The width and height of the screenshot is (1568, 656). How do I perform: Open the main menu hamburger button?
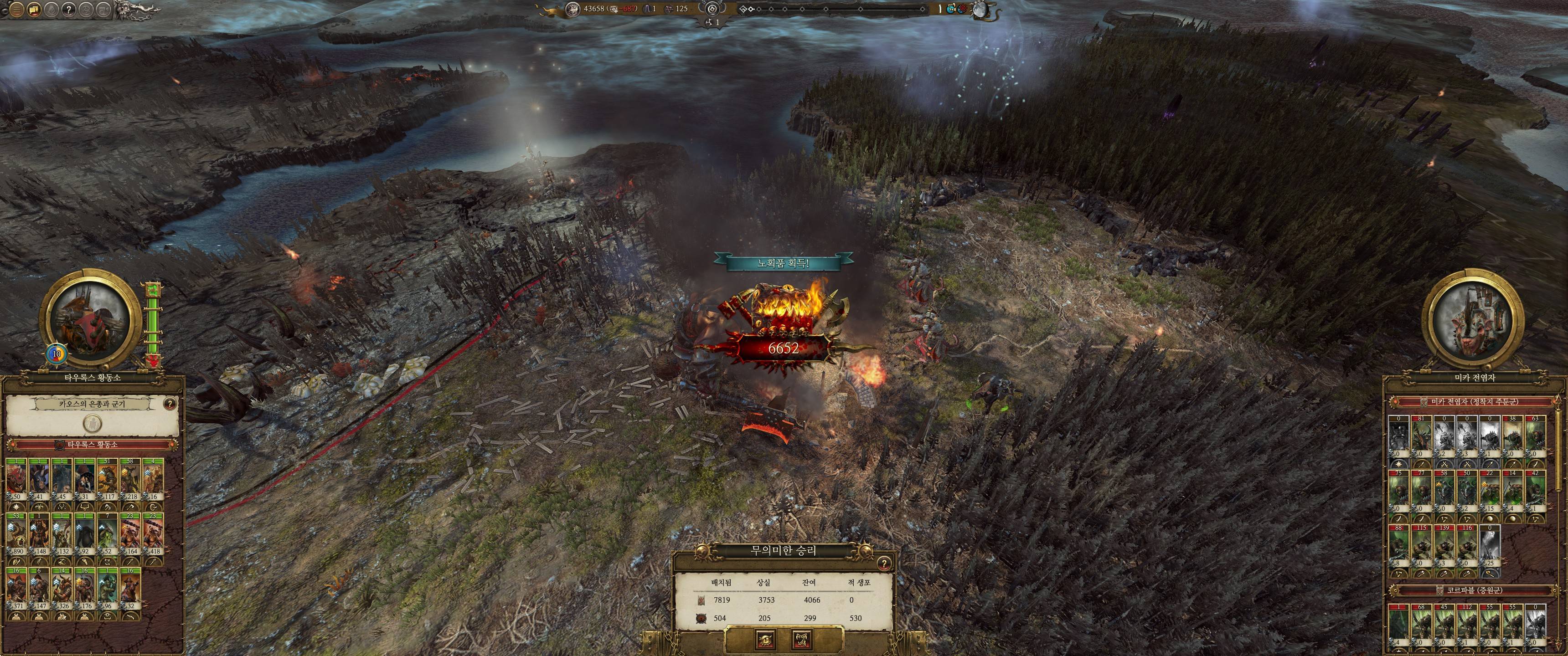[x=16, y=9]
